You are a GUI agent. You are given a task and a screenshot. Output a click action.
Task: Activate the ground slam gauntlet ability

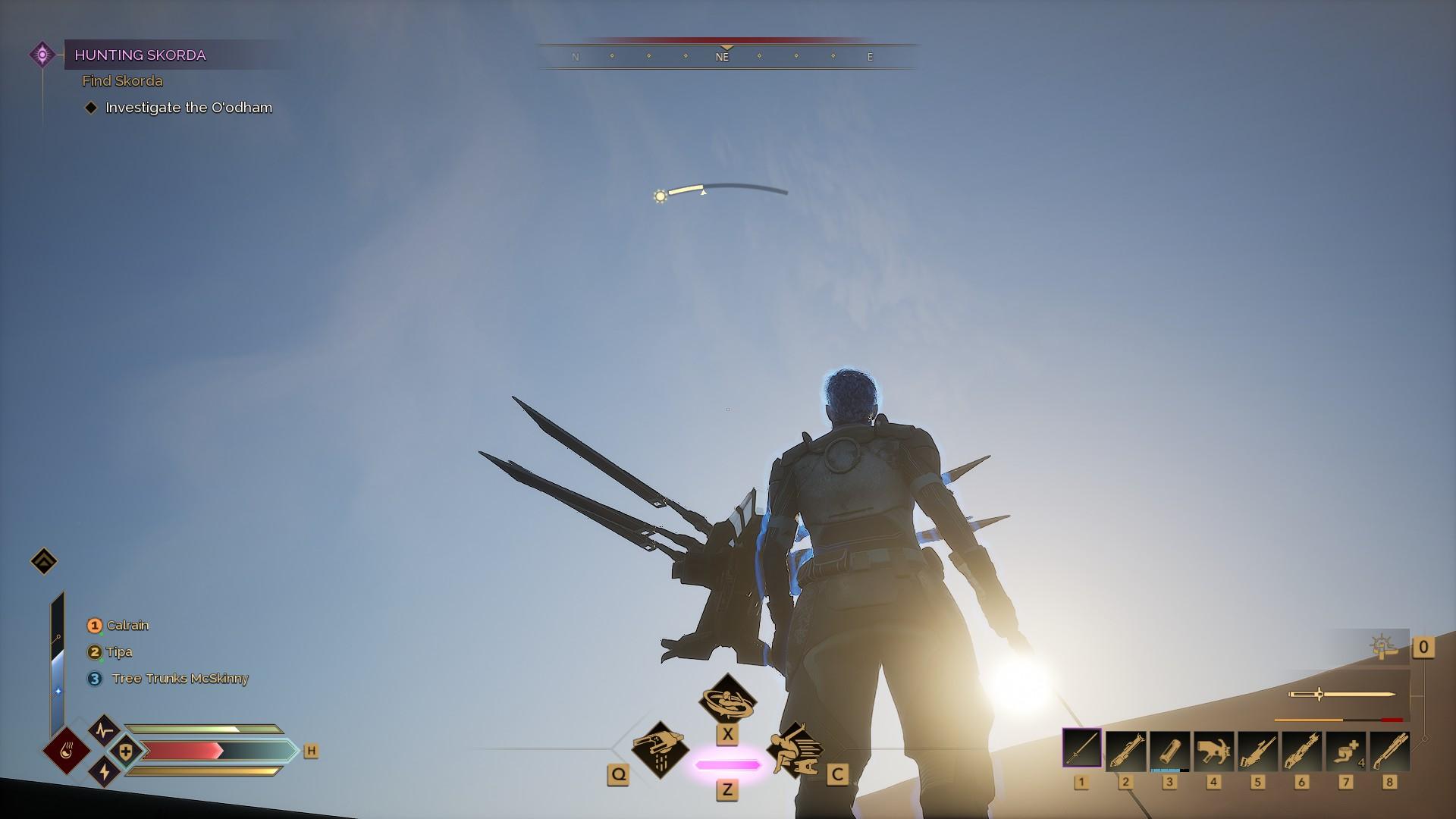tap(660, 748)
